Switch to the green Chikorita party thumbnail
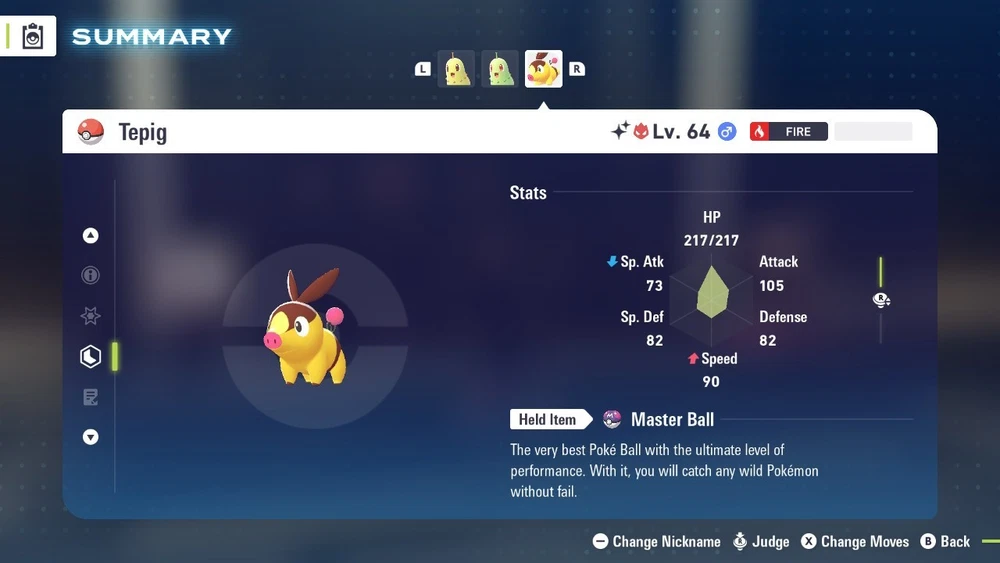This screenshot has width=1000, height=563. (500, 69)
